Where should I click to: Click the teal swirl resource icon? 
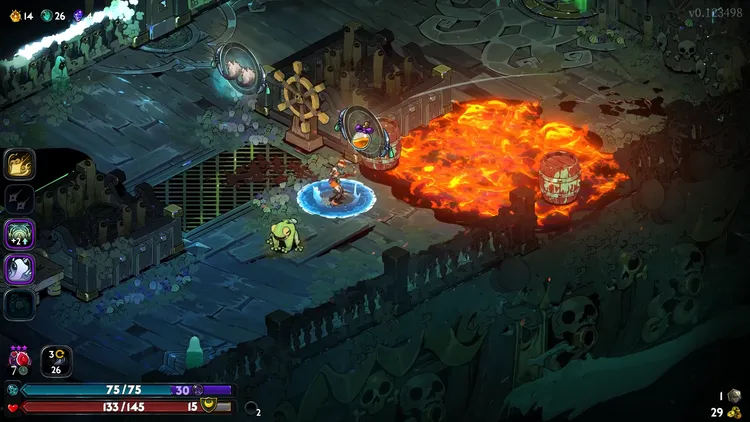point(46,16)
